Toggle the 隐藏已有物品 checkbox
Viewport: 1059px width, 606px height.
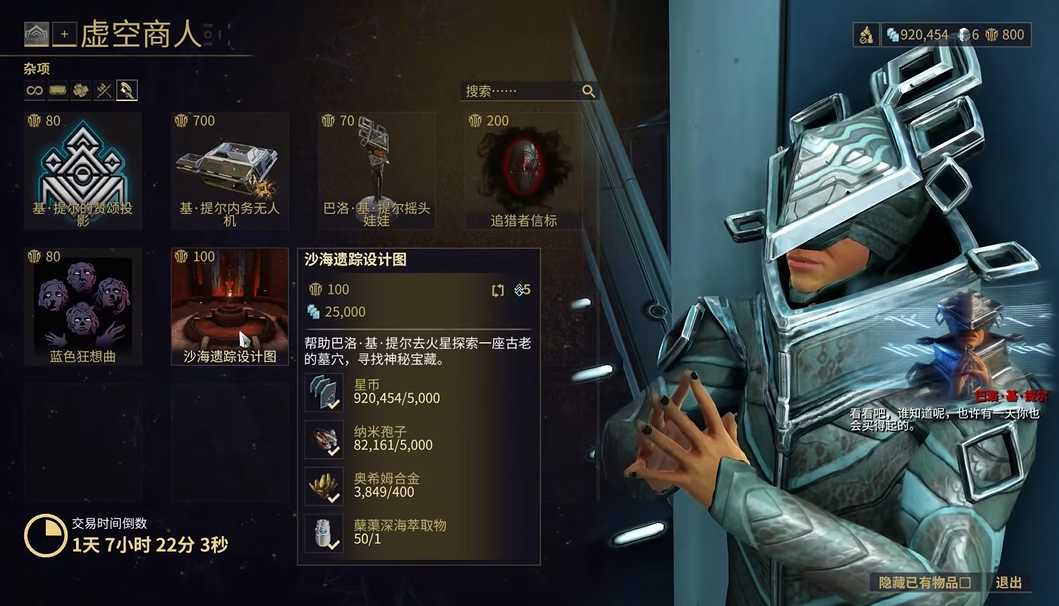[965, 582]
